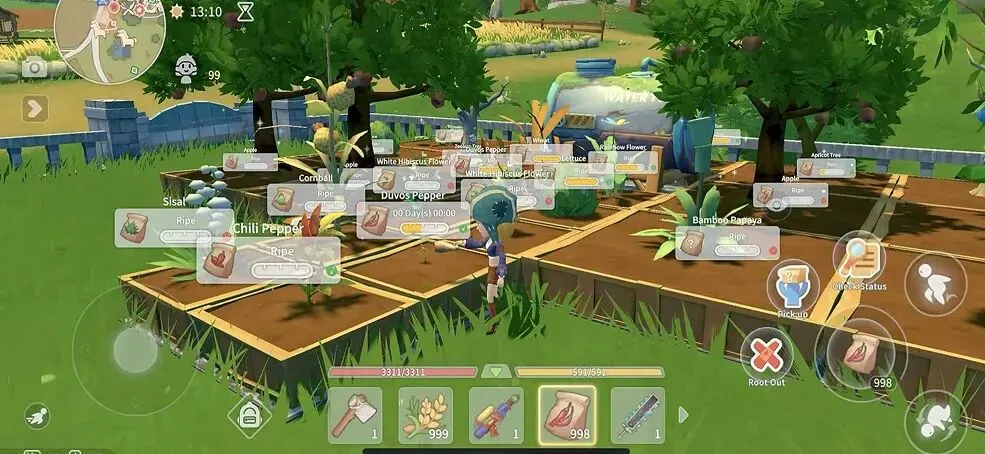The height and width of the screenshot is (454, 985).
Task: Select the chainsaw sword hotbar slot
Action: point(637,415)
